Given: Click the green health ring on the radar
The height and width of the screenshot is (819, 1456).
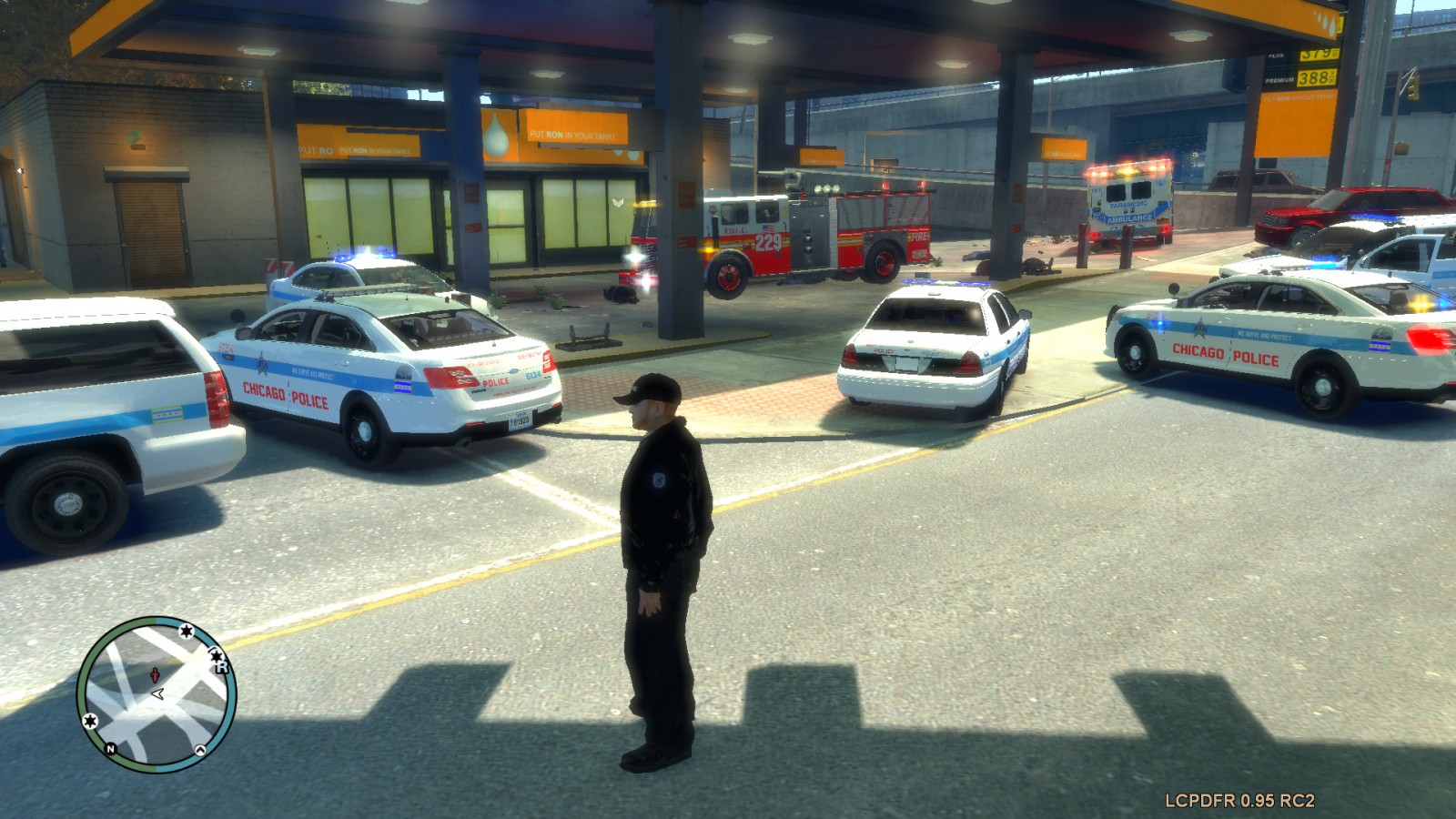Looking at the screenshot, I should point(85,682).
